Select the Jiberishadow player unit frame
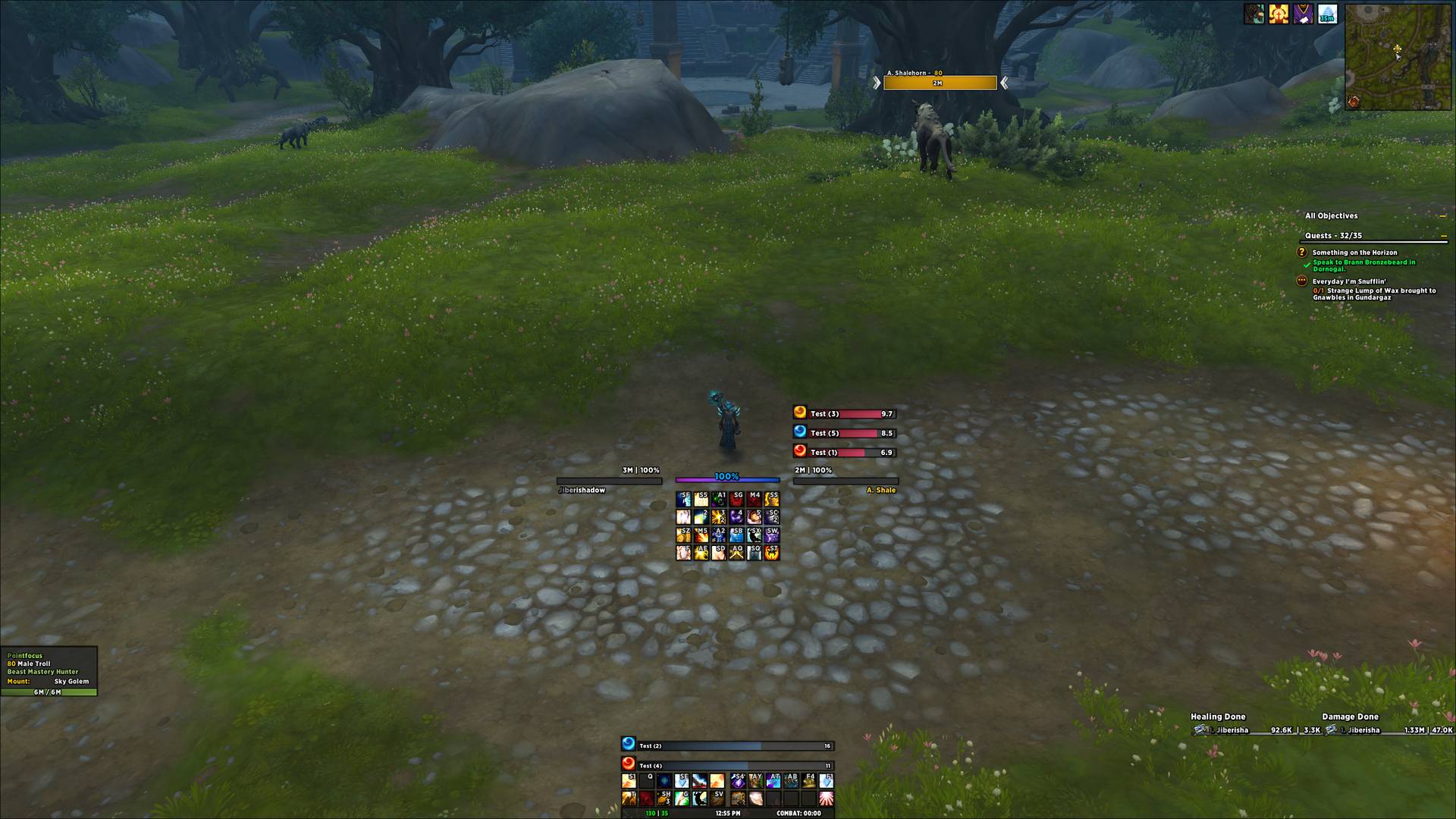The image size is (1456, 819). pyautogui.click(x=609, y=481)
